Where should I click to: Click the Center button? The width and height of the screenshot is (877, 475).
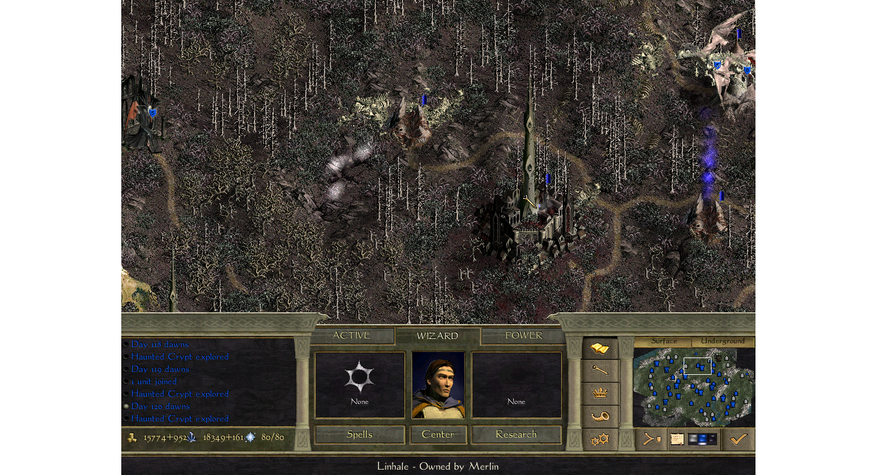(x=438, y=435)
